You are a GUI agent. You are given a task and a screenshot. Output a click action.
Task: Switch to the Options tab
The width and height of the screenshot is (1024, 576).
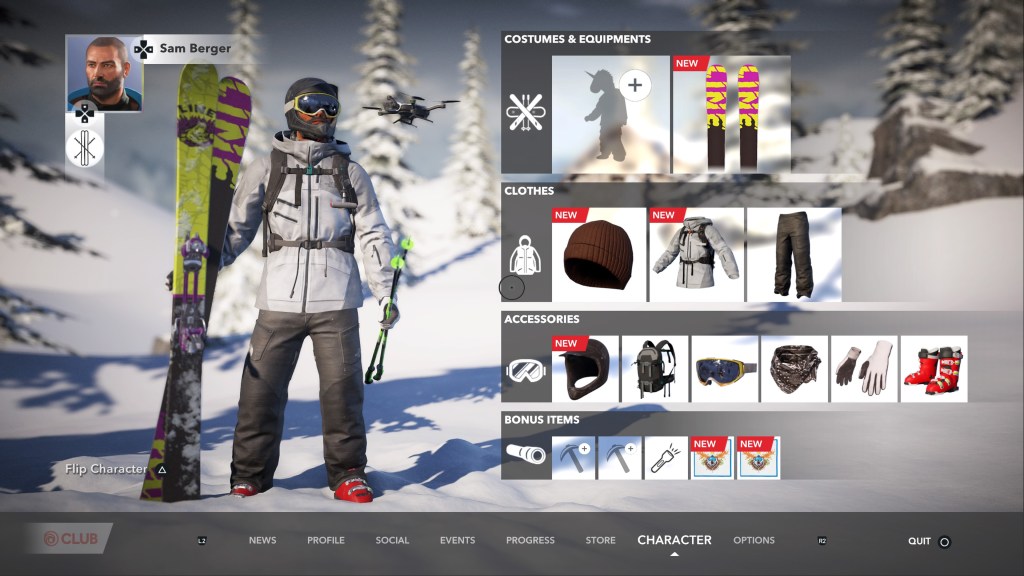[754, 541]
